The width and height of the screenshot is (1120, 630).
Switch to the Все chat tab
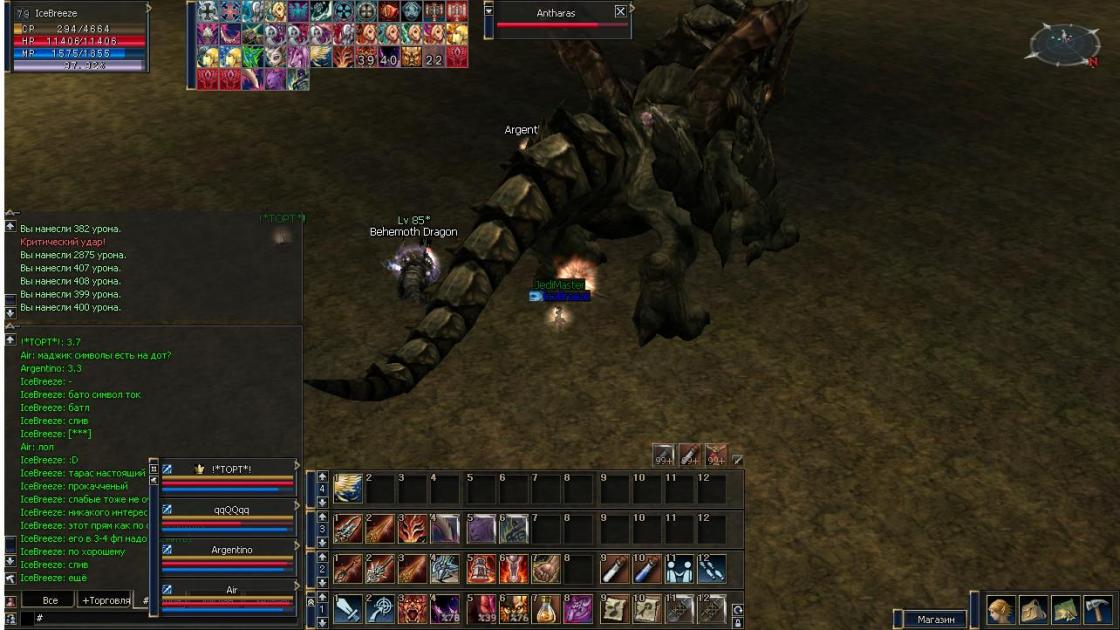point(50,600)
